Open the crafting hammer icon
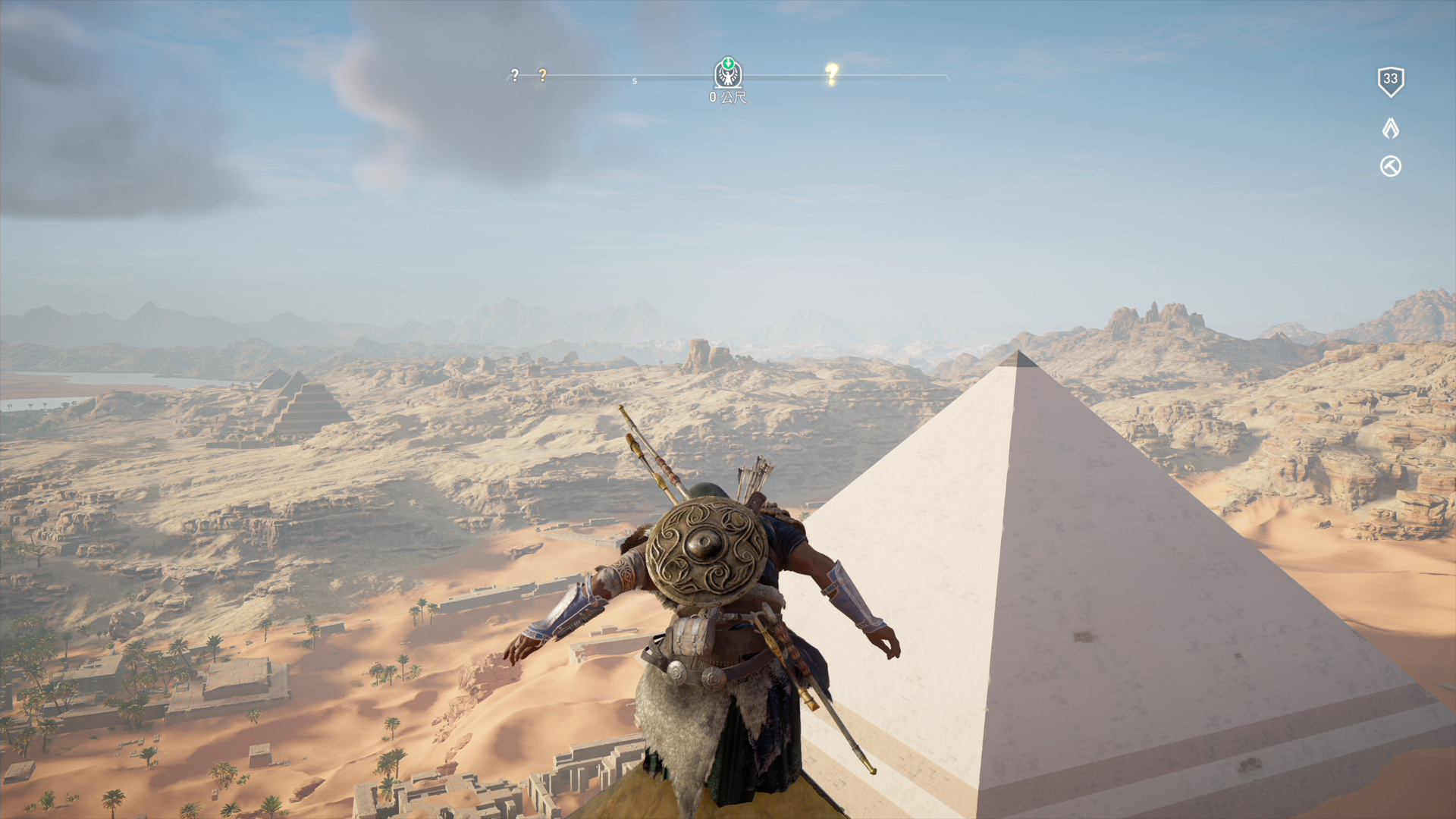 1390,166
